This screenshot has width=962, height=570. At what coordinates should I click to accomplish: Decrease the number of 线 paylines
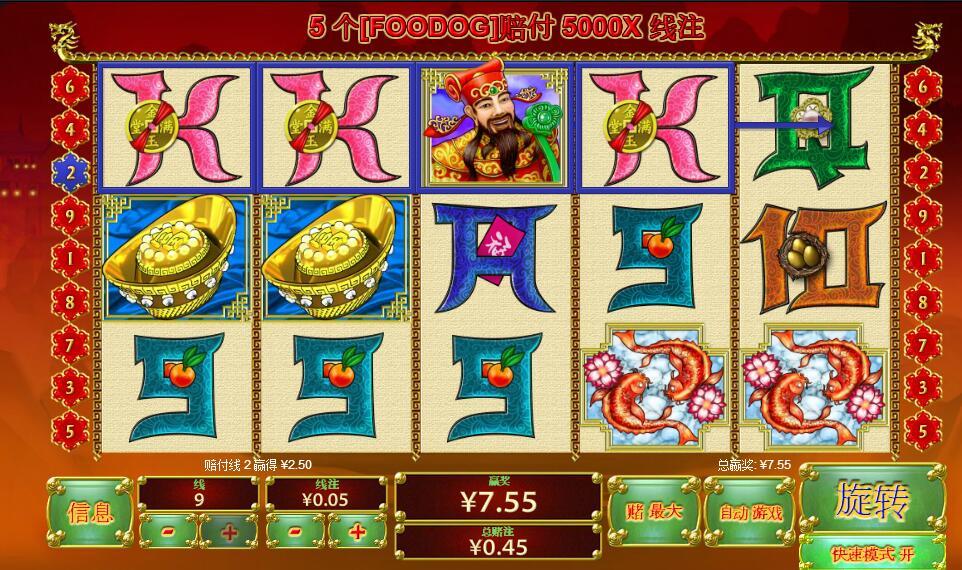tap(167, 532)
